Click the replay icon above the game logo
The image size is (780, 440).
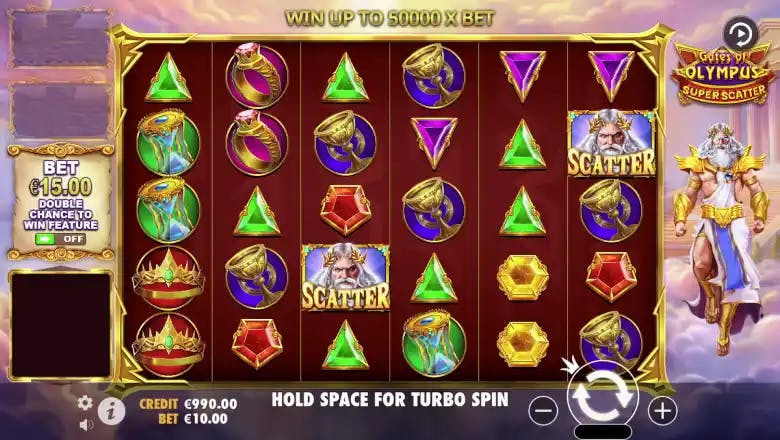[x=740, y=33]
